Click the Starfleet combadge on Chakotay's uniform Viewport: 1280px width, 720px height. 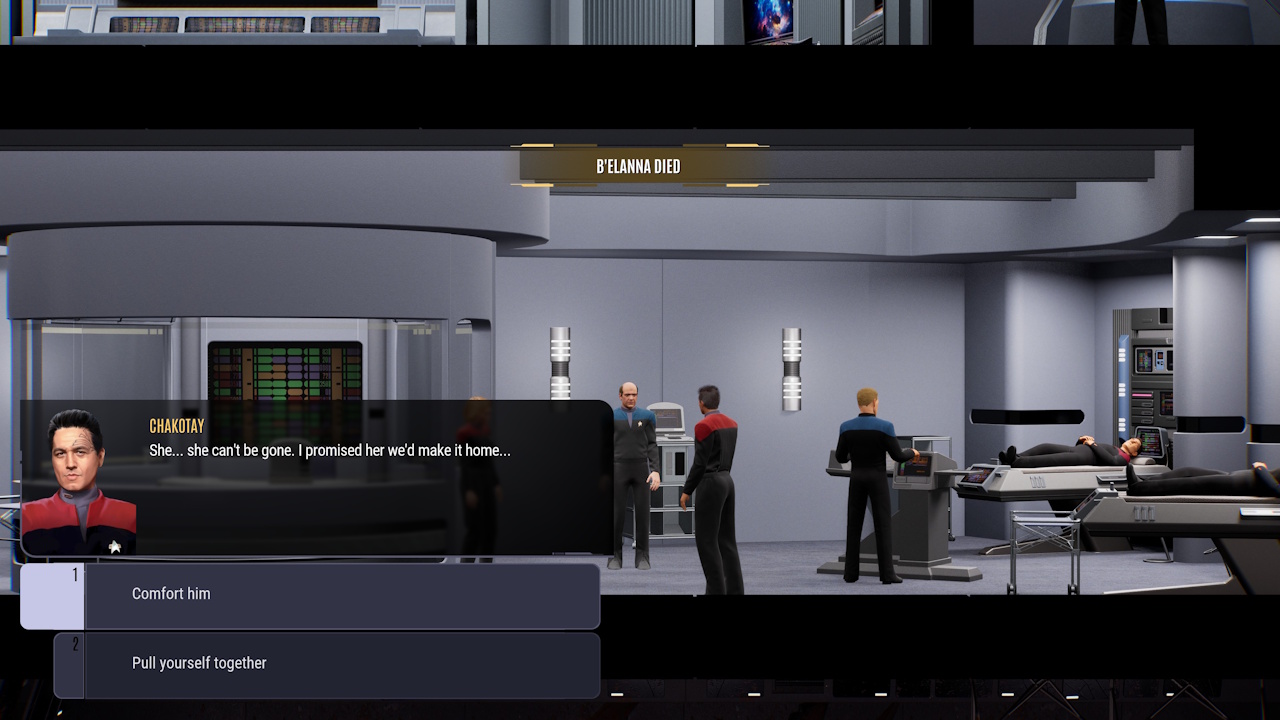pyautogui.click(x=113, y=547)
